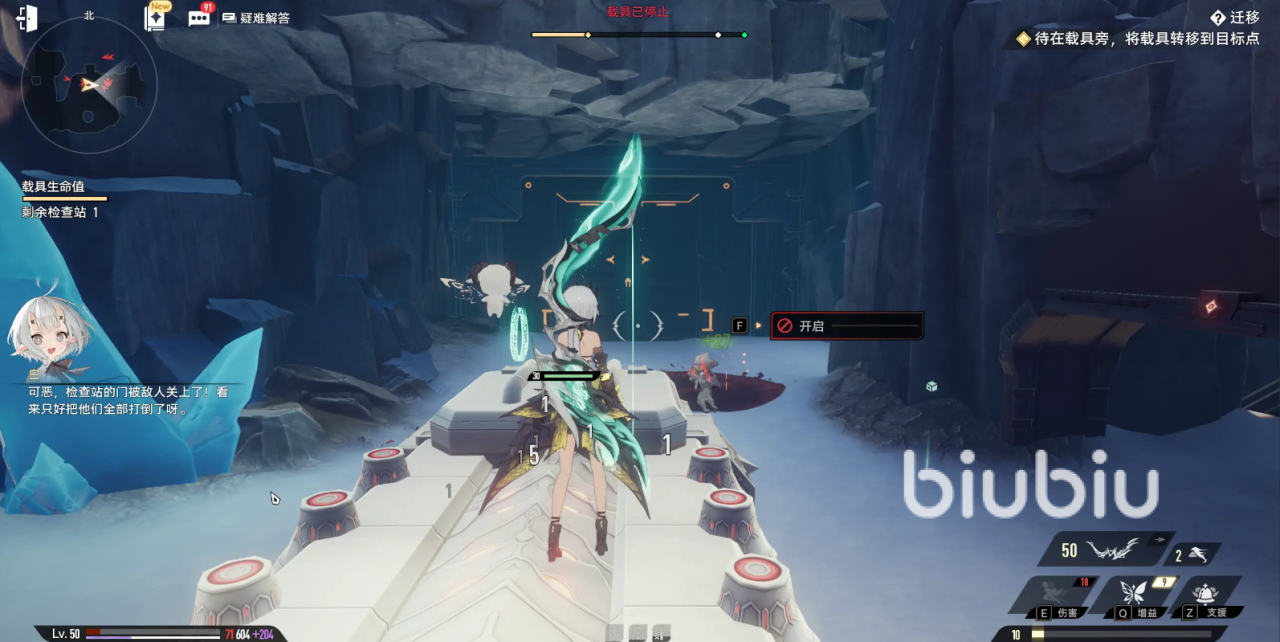1280x642 pixels.
Task: Click the exit door icon
Action: tap(27, 19)
